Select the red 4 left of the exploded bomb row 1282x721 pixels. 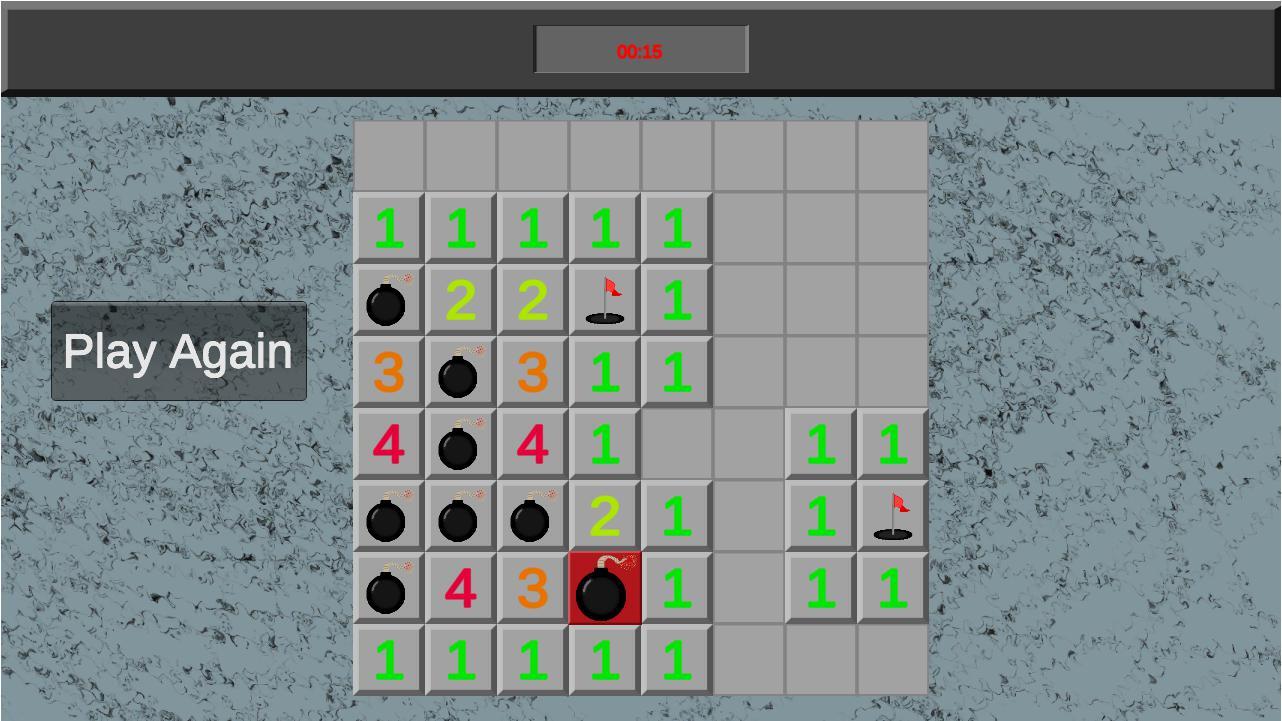460,589
